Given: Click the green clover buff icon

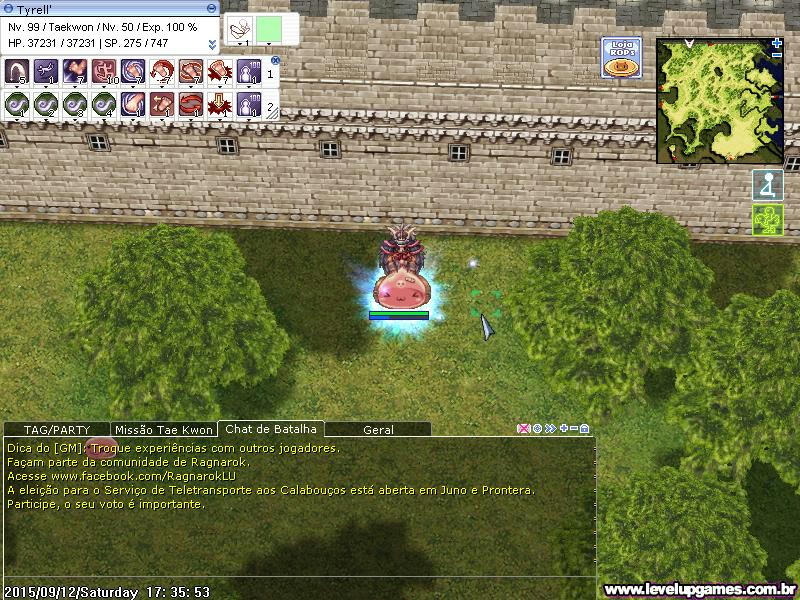Looking at the screenshot, I should [x=767, y=220].
